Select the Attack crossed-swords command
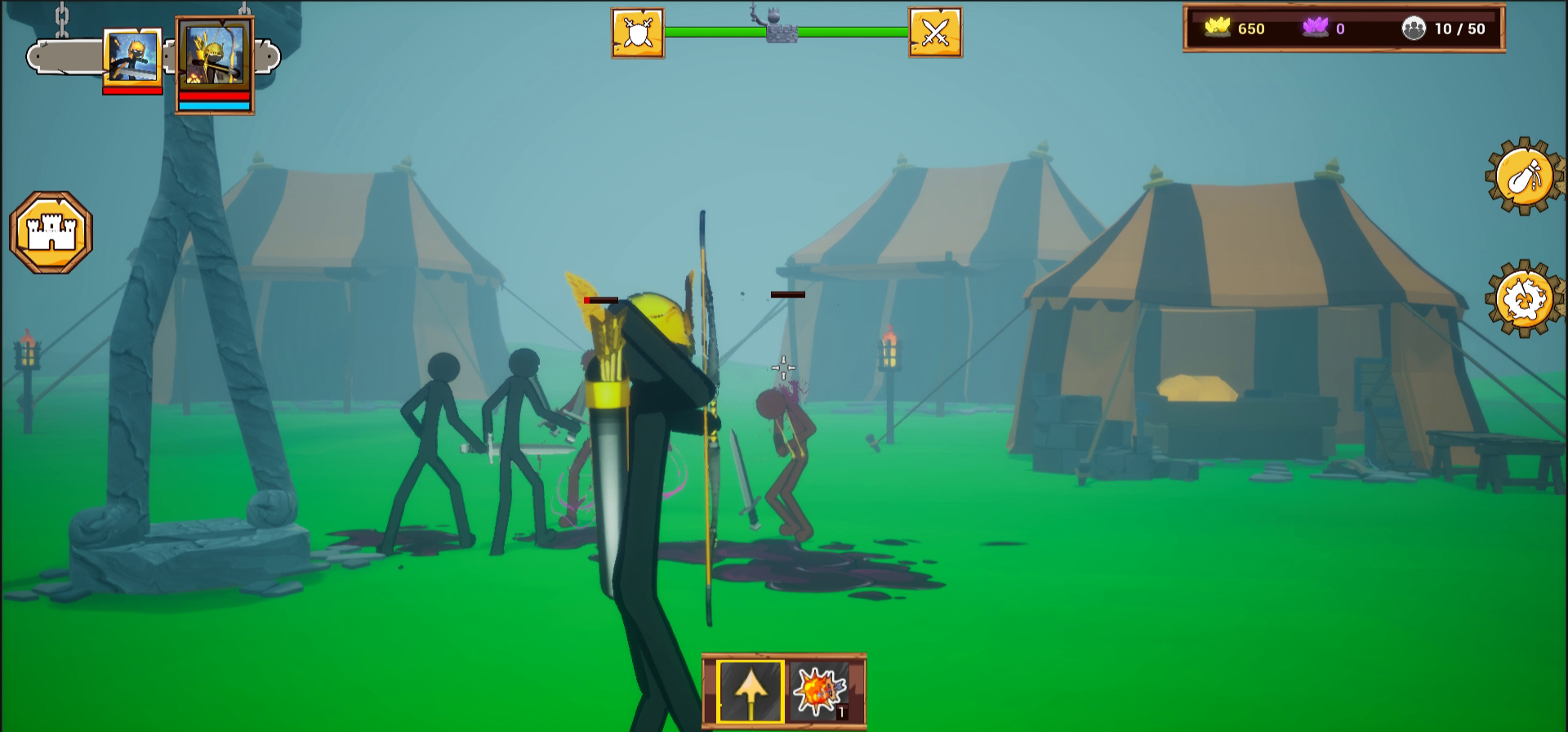The width and height of the screenshot is (1568, 732). click(936, 31)
